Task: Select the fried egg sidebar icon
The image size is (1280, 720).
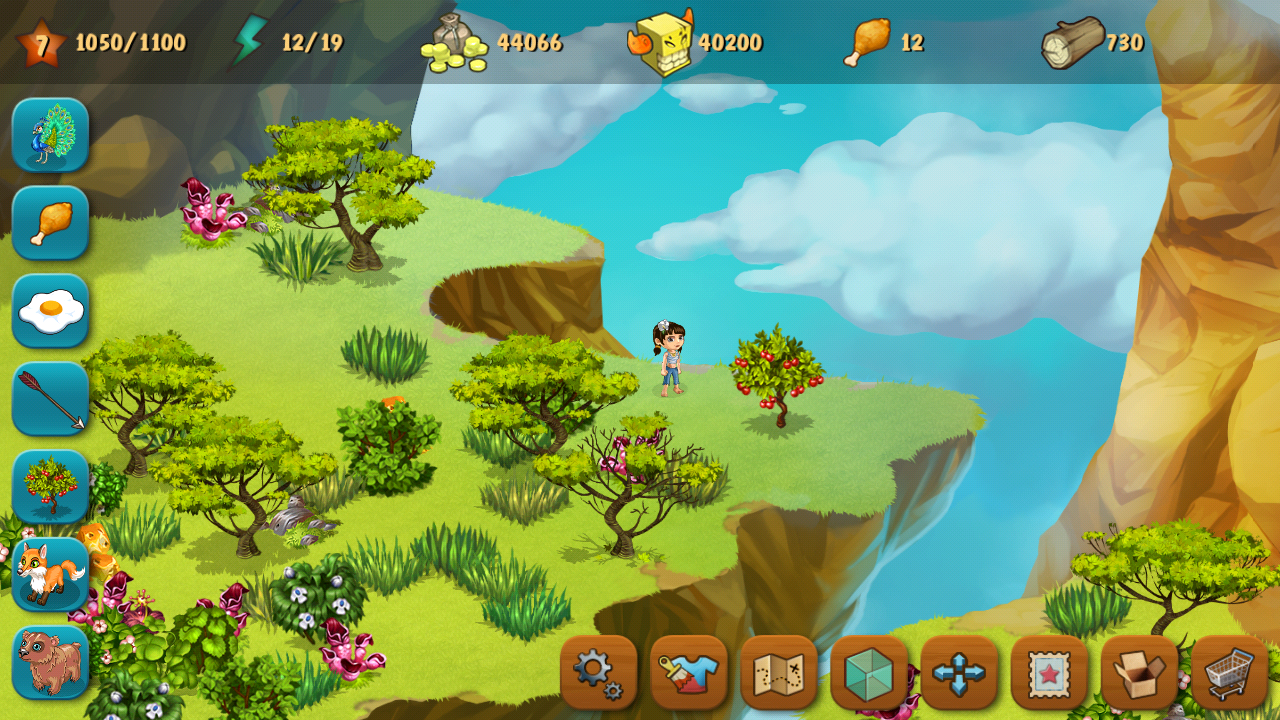Action: tap(48, 310)
